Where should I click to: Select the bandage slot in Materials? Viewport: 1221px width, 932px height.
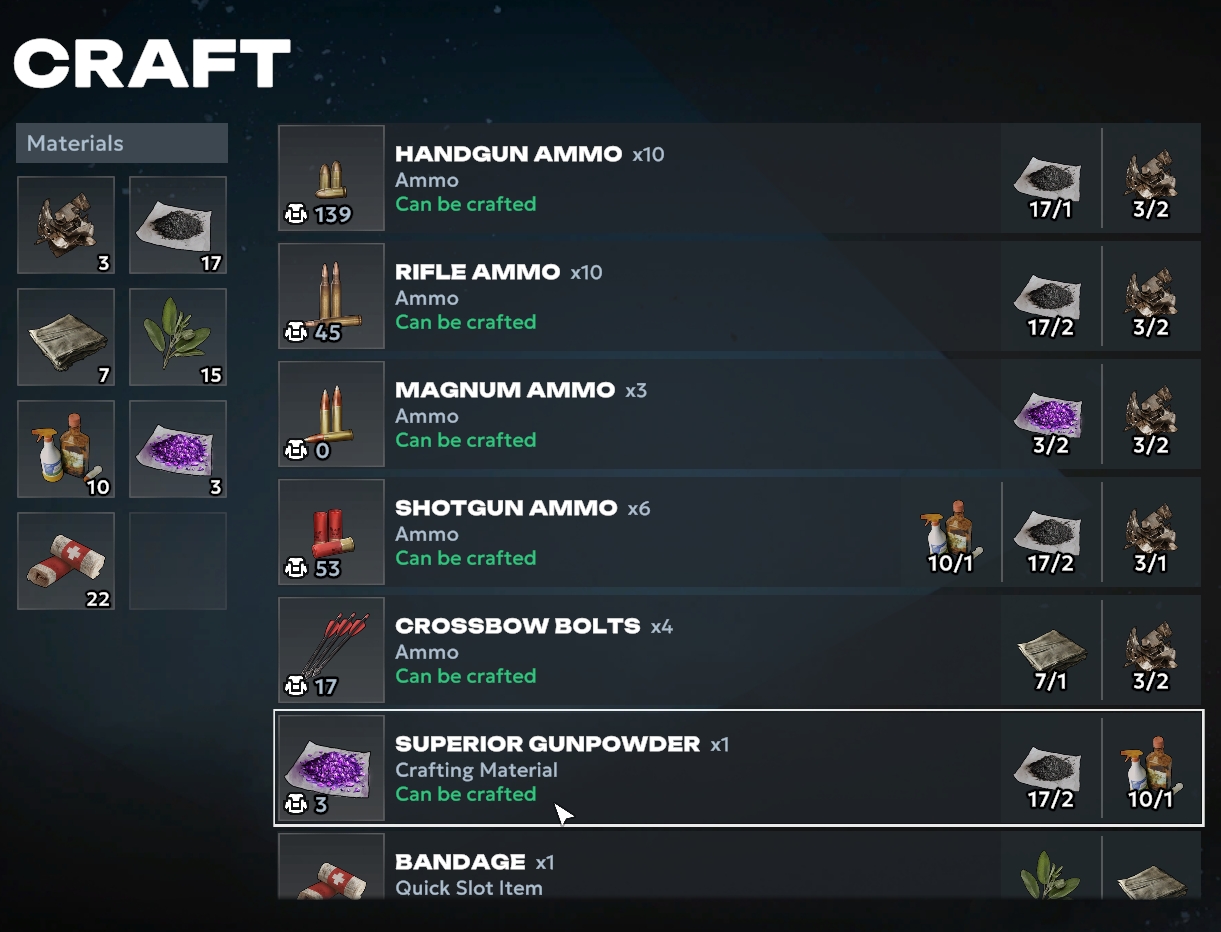click(66, 561)
